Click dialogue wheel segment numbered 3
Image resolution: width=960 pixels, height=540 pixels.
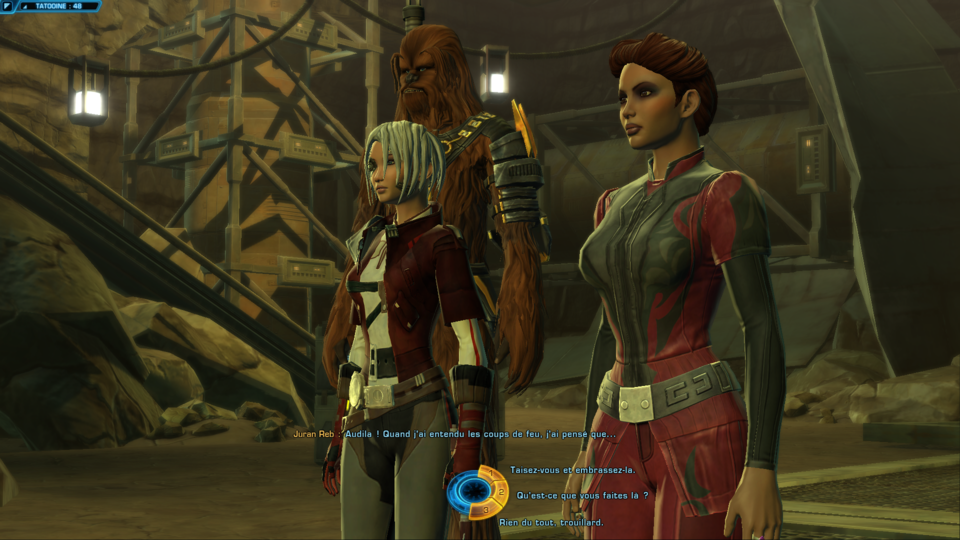pyautogui.click(x=487, y=510)
